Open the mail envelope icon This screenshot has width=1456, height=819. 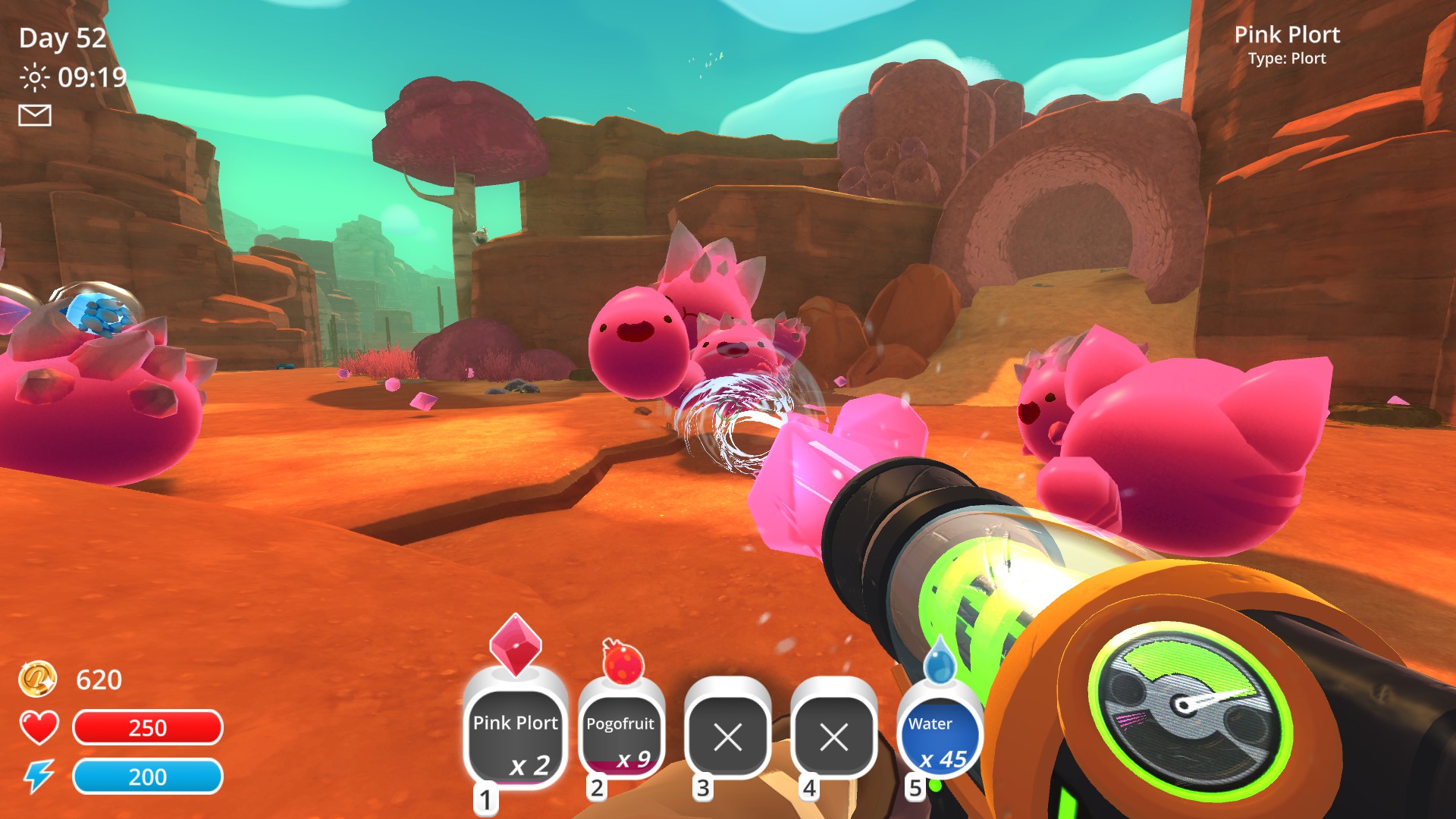coord(35,115)
